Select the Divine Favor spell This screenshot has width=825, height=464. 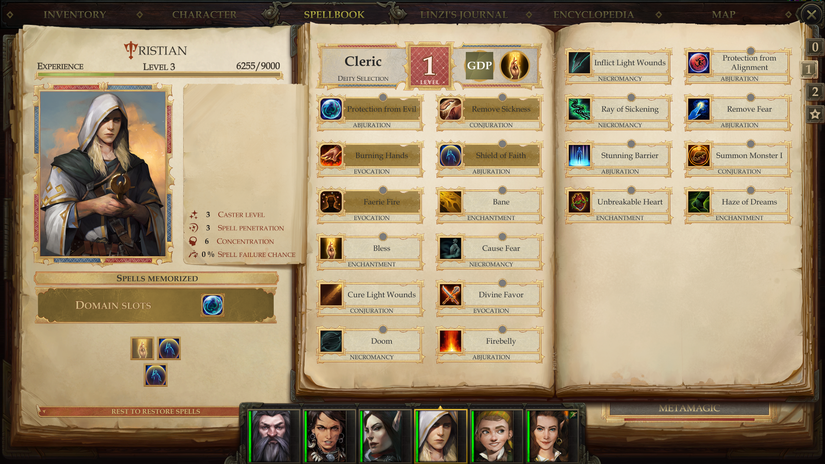click(x=489, y=295)
